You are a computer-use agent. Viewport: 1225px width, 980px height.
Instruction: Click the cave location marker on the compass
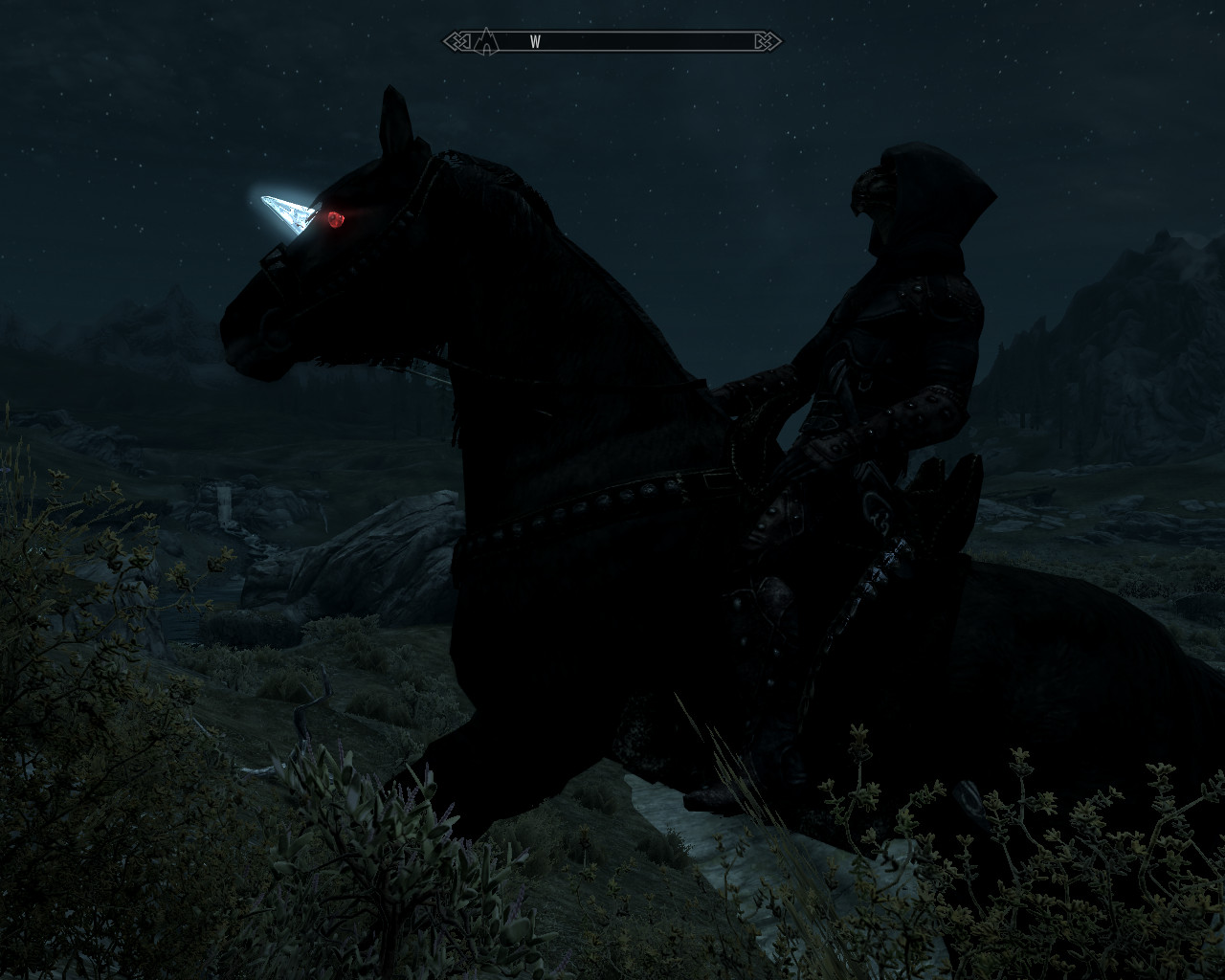point(487,41)
